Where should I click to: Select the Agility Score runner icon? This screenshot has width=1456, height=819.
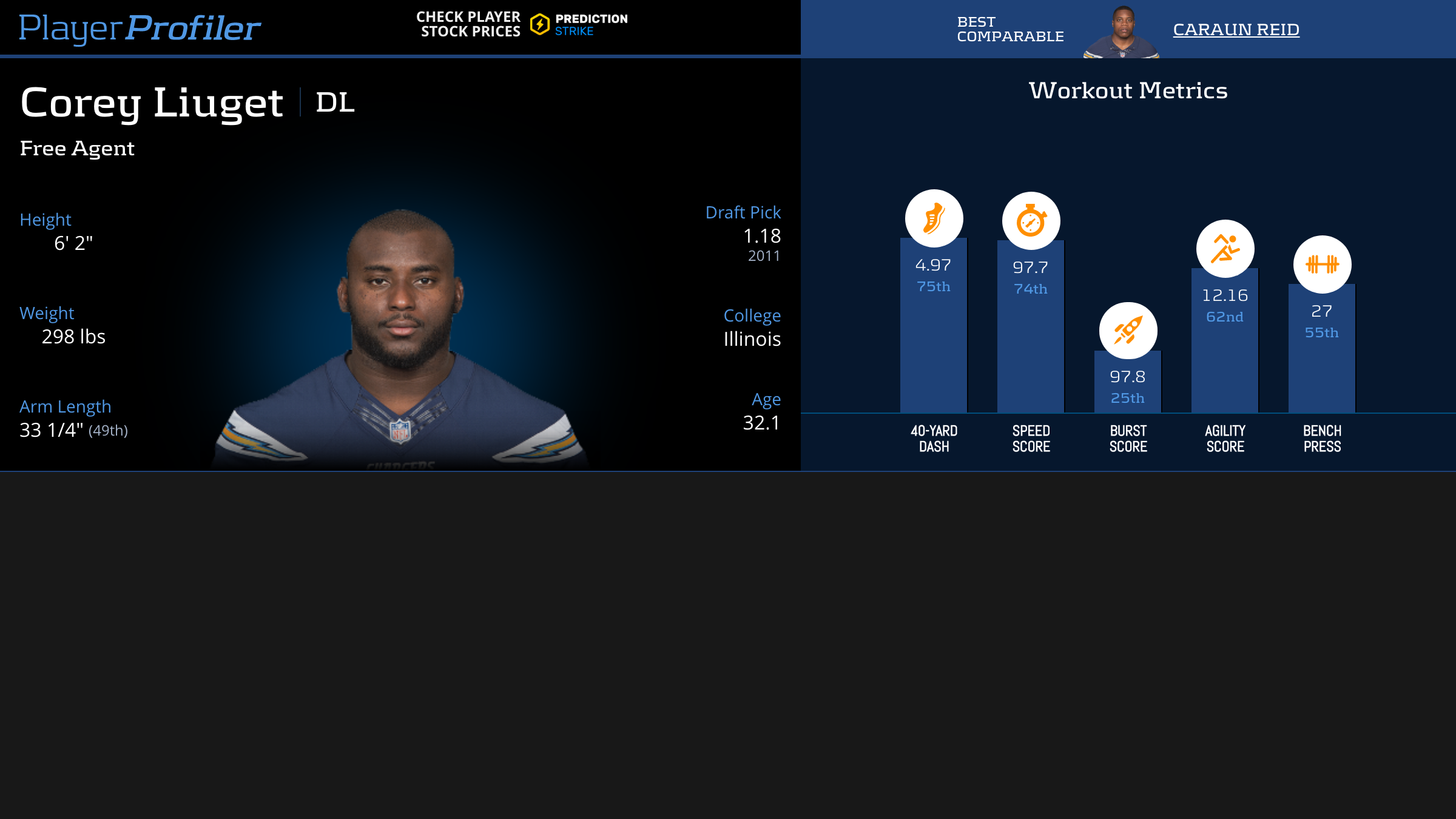pyautogui.click(x=1225, y=249)
